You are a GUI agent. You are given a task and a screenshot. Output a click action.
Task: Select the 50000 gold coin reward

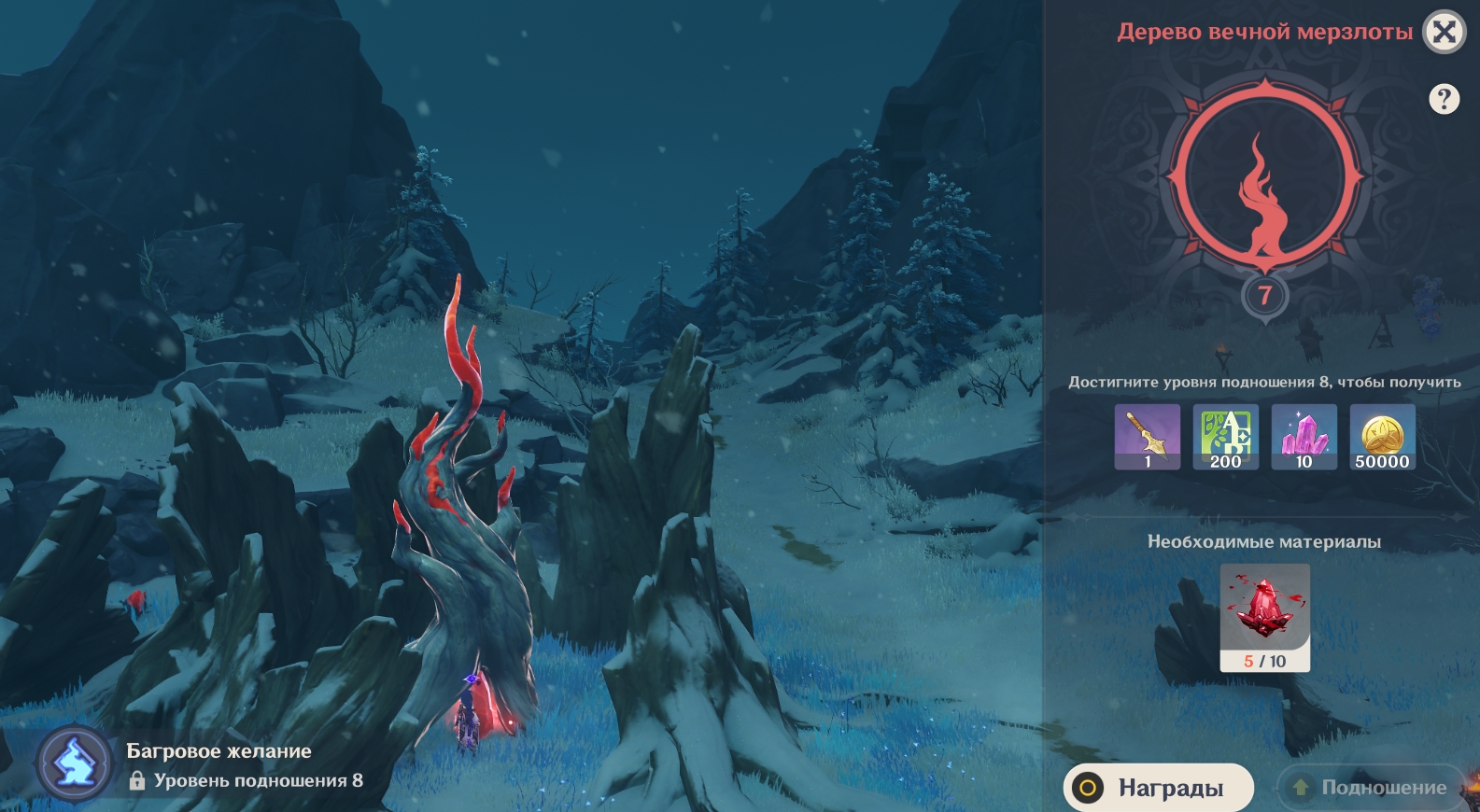(x=1383, y=437)
